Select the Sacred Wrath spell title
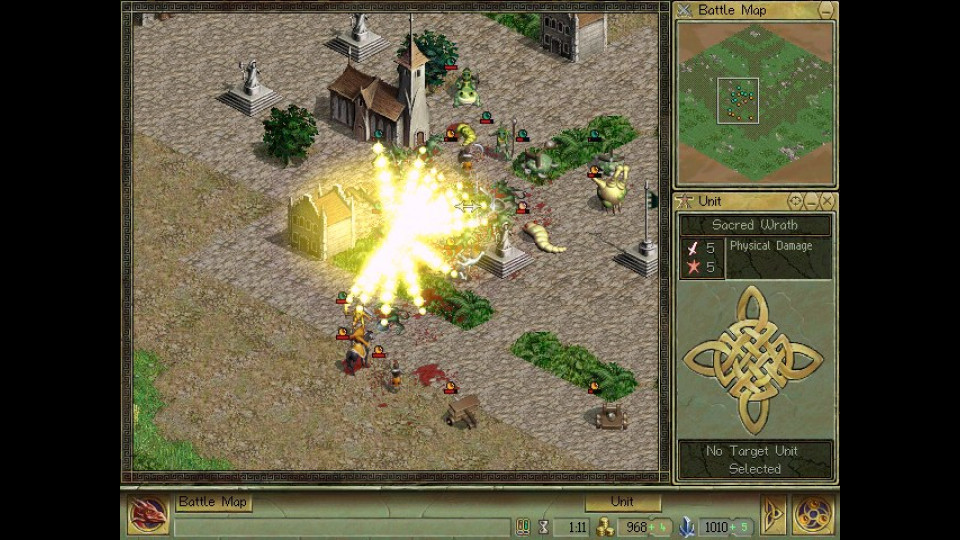The height and width of the screenshot is (540, 960). (x=755, y=225)
